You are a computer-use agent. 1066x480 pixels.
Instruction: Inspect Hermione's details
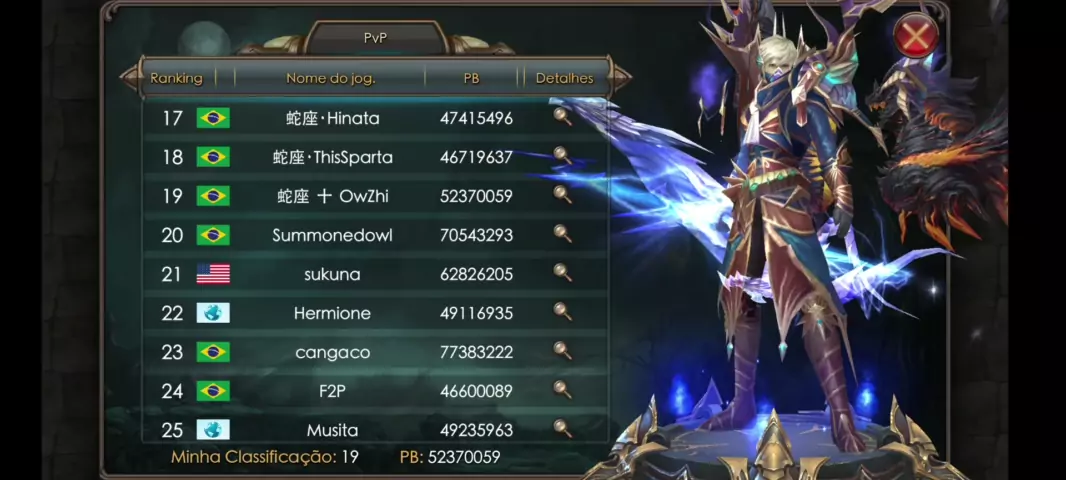coord(563,312)
